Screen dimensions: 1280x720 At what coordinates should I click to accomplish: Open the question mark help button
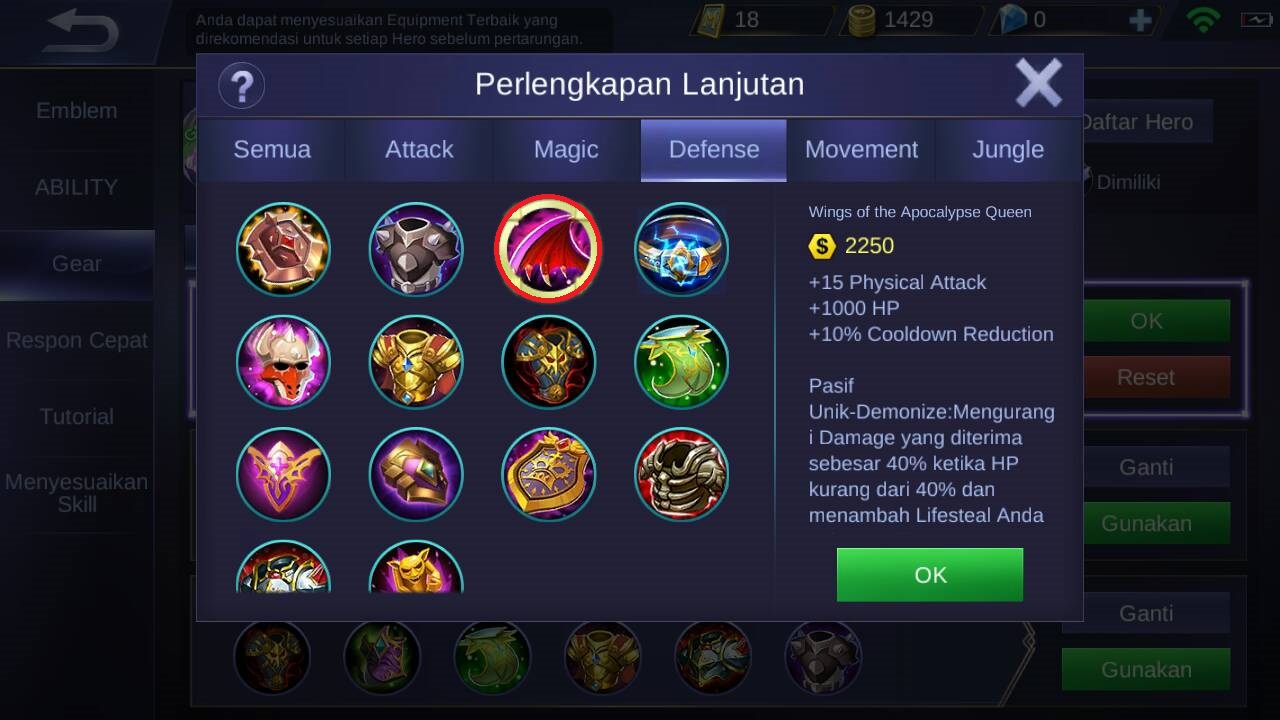241,85
